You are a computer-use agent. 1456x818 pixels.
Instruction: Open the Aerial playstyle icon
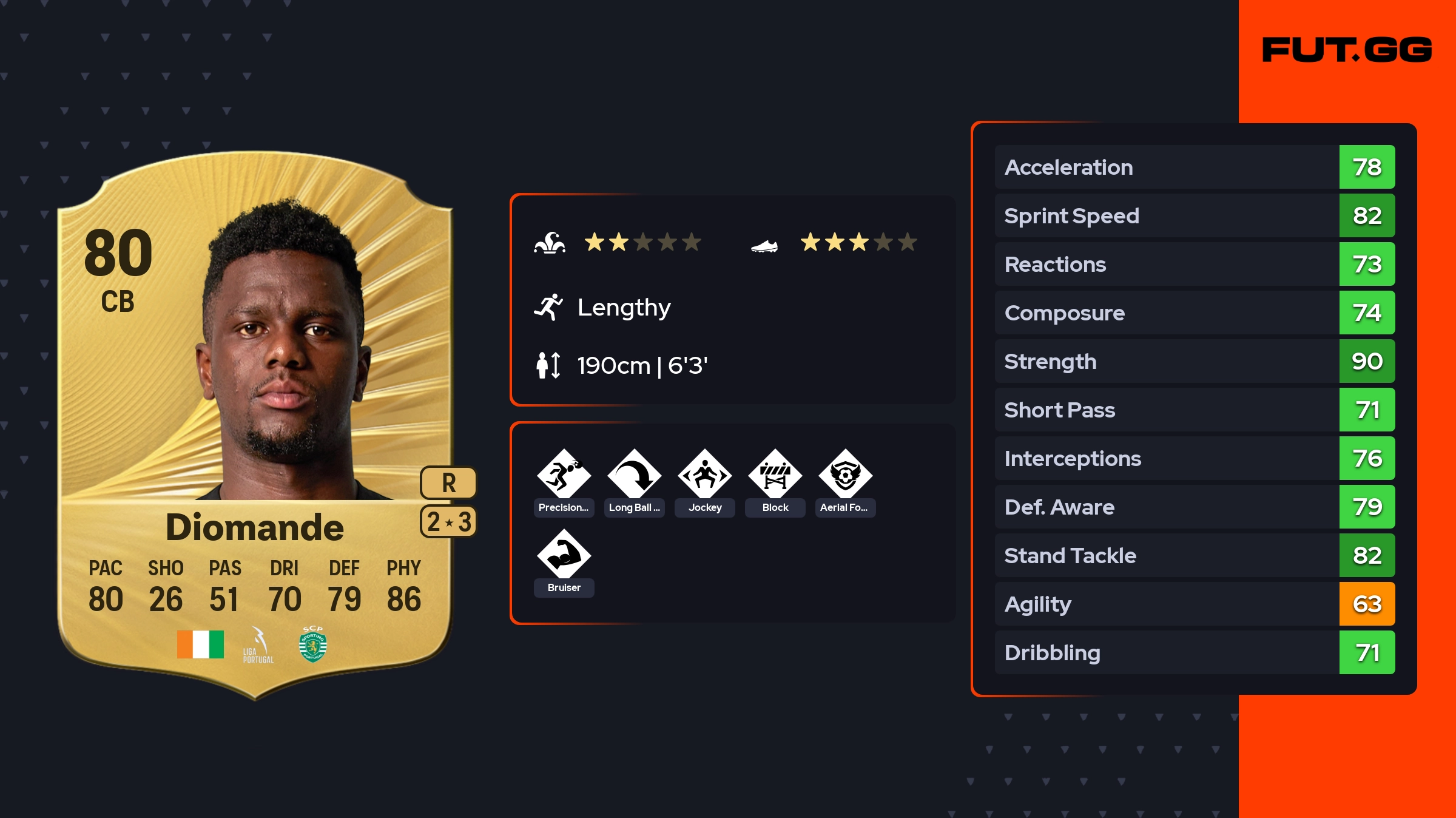(845, 475)
